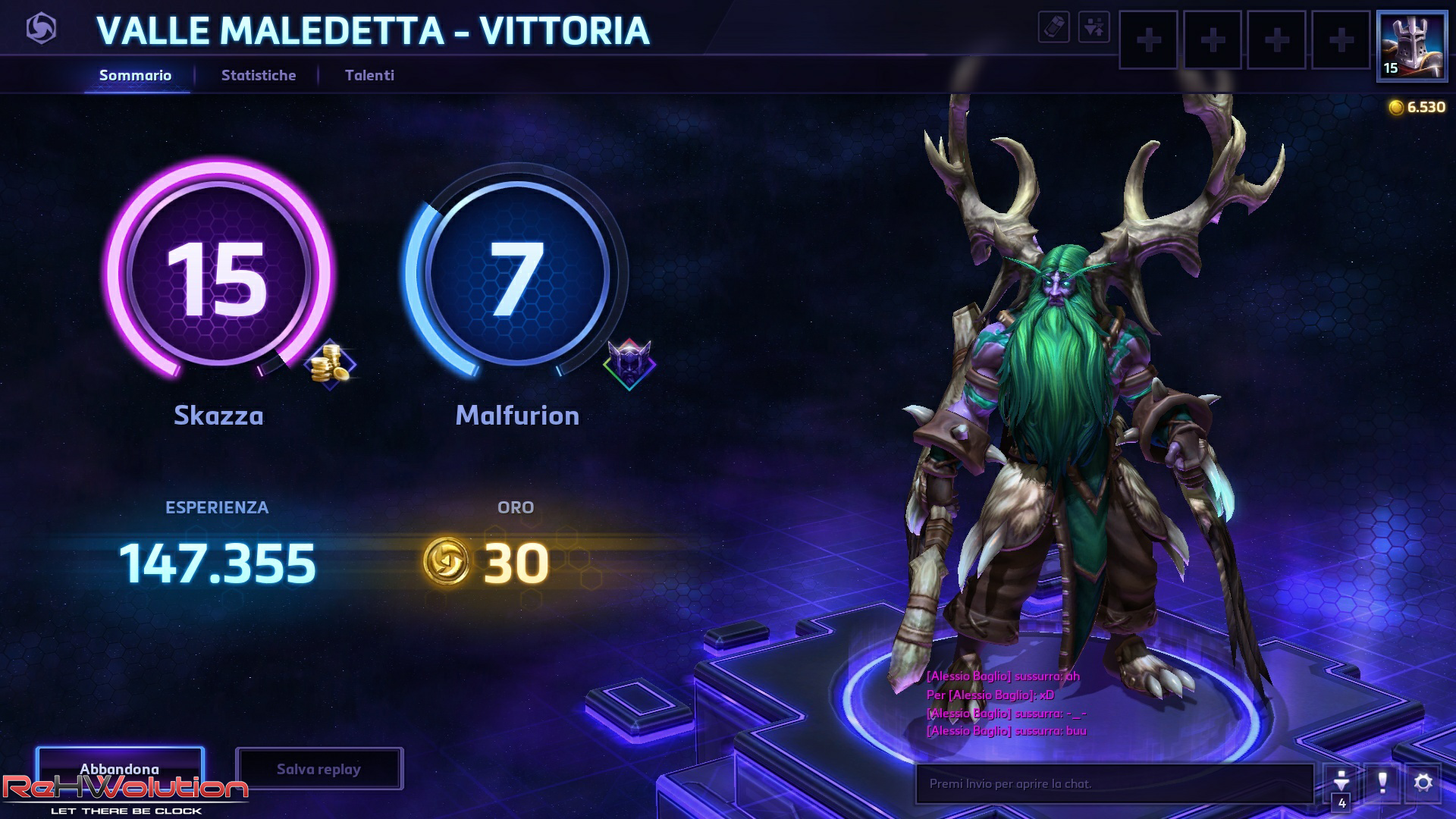
Task: Focus the chat input field
Action: (x=1113, y=783)
